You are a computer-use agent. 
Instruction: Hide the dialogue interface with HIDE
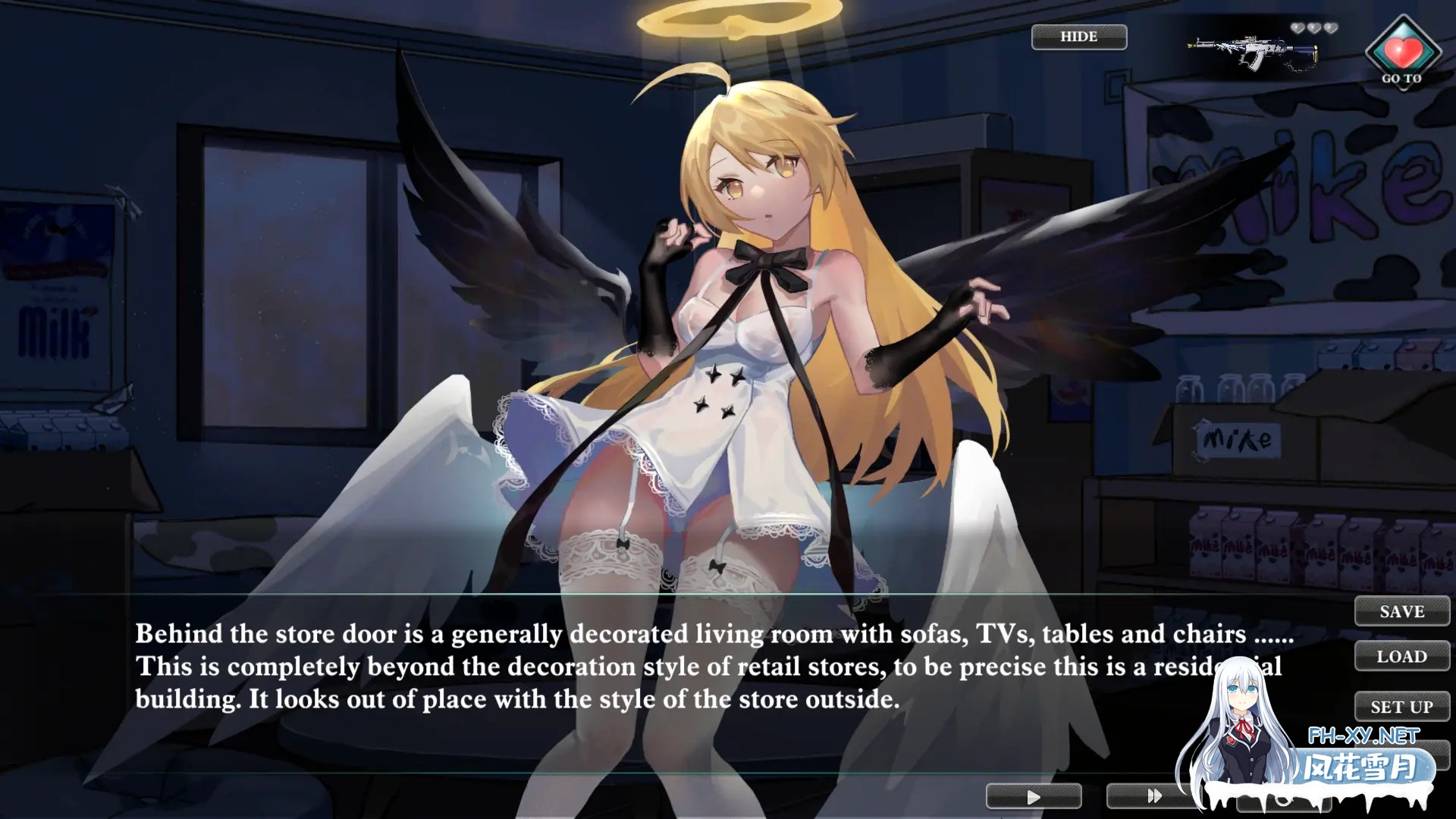tap(1078, 37)
